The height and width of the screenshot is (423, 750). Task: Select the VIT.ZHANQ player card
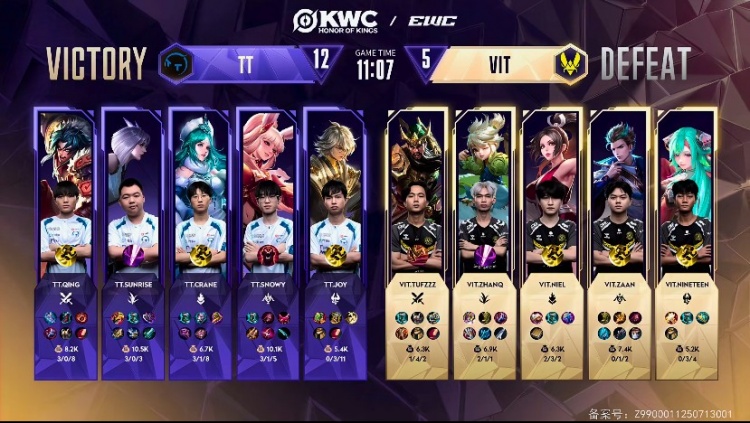pos(484,240)
